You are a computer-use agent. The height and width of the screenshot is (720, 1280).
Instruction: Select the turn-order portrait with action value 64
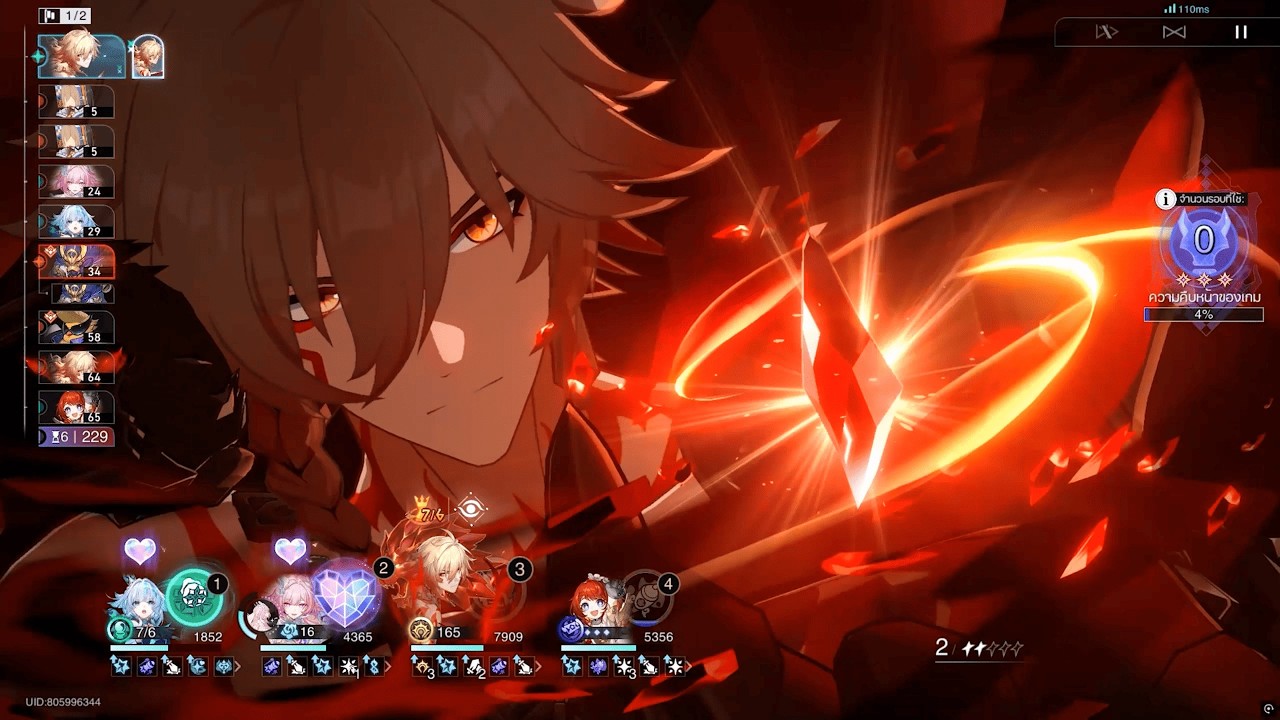tap(76, 368)
